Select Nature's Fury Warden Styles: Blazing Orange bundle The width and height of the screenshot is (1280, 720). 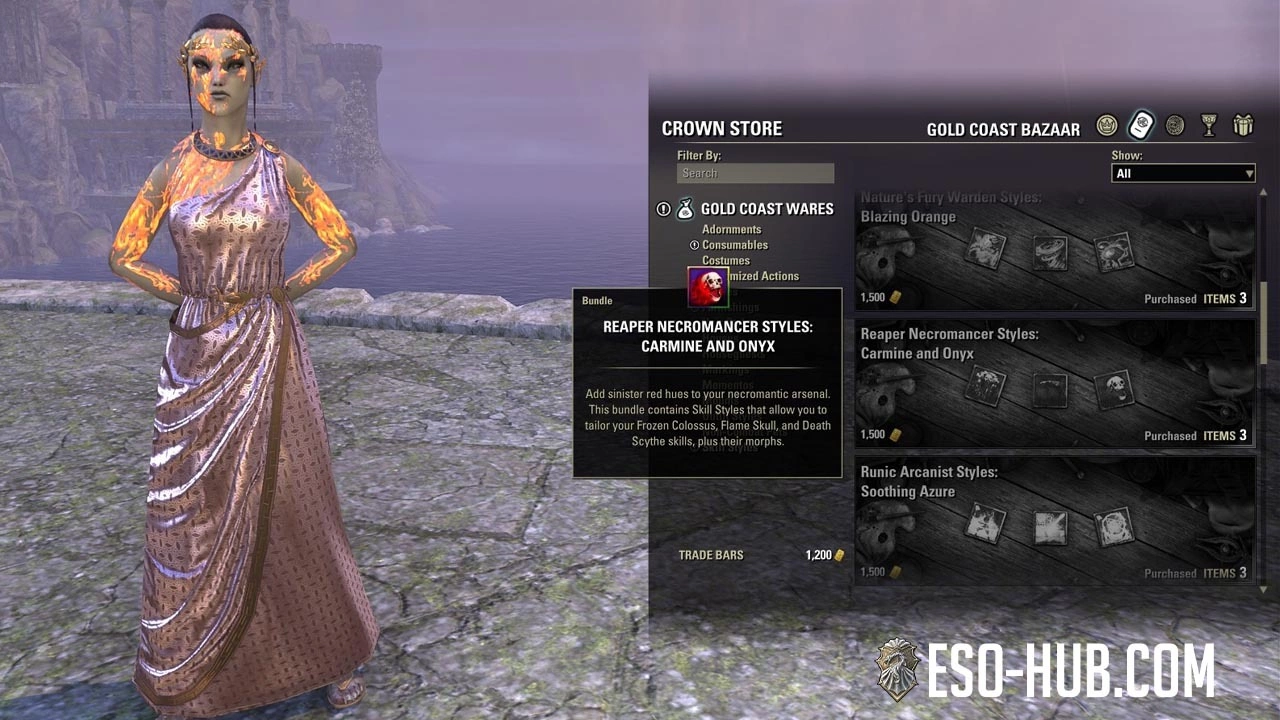coord(1054,250)
